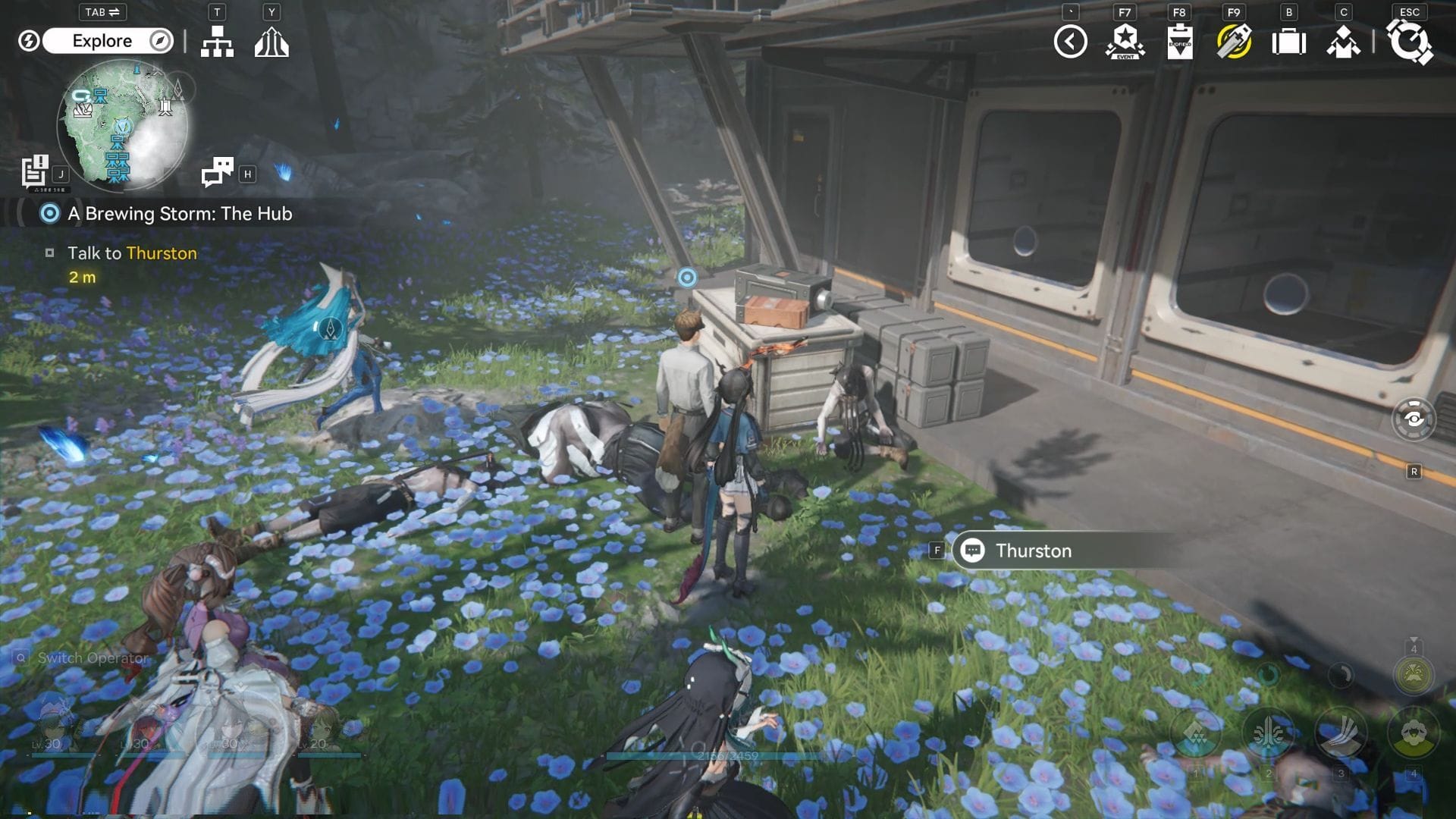Screen dimensions: 1456x819
Task: Open the hierarchy chart icon menu
Action: pyautogui.click(x=217, y=42)
